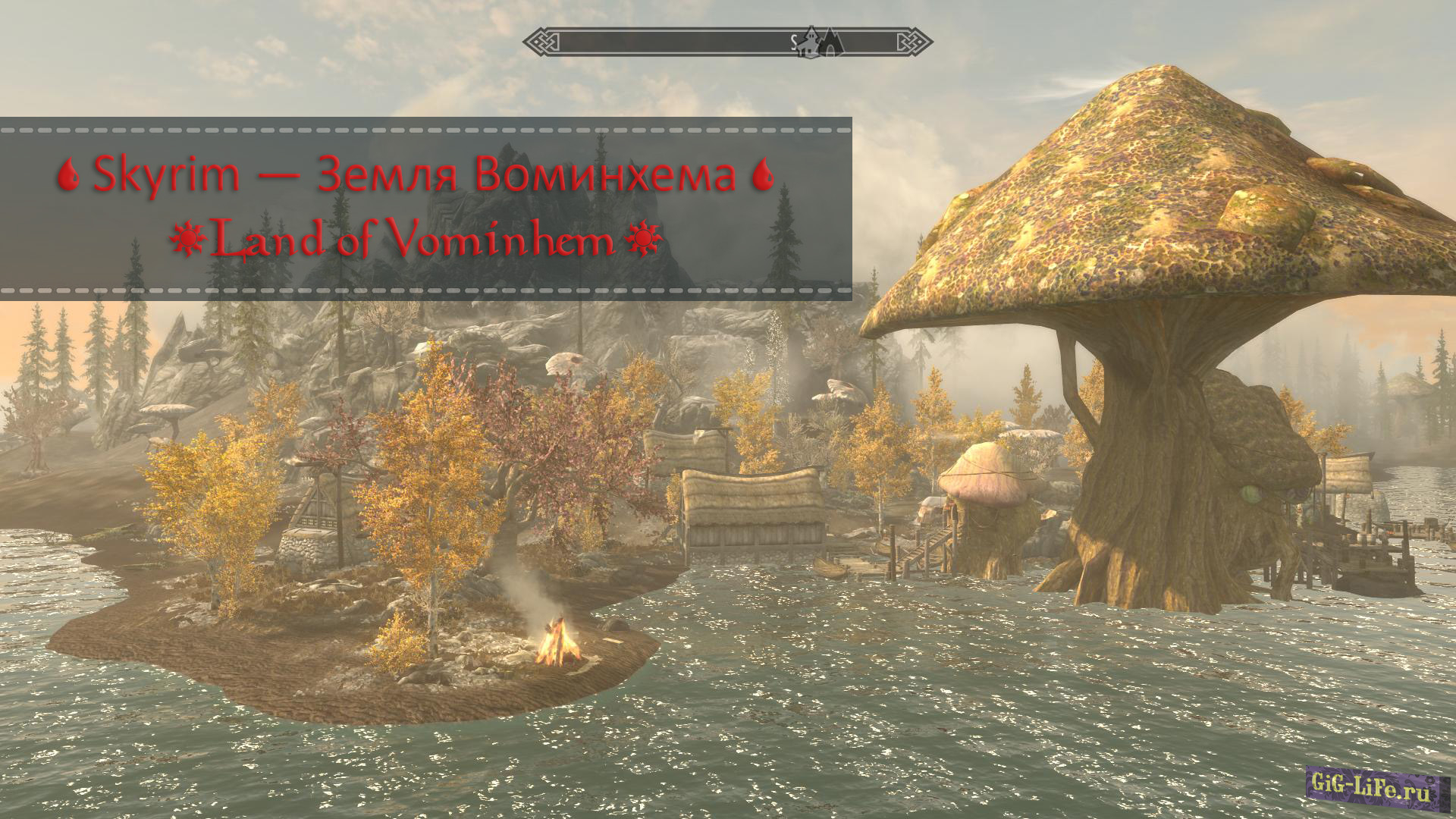Click the red flame icon left of the title
1456x819 pixels.
[x=69, y=174]
